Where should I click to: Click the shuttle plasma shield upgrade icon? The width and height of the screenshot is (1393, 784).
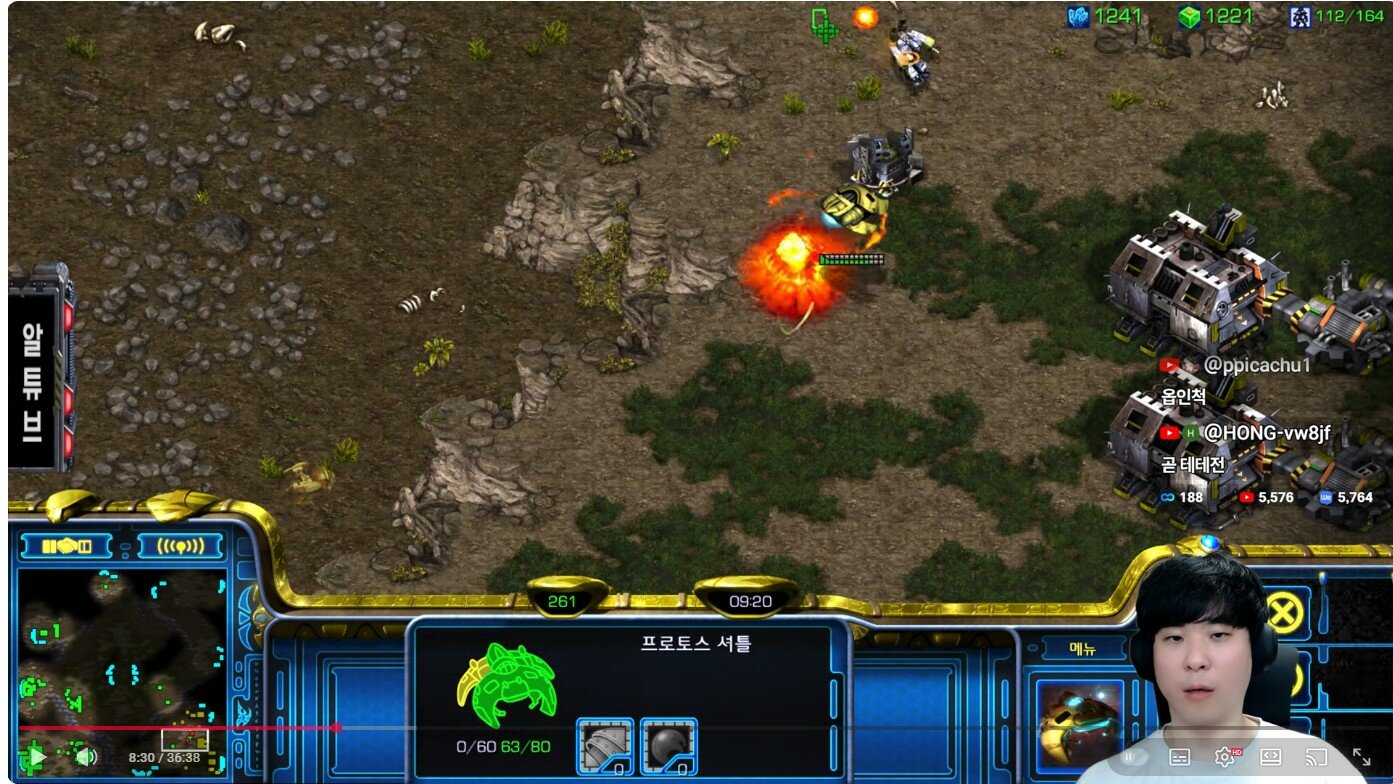pos(668,746)
